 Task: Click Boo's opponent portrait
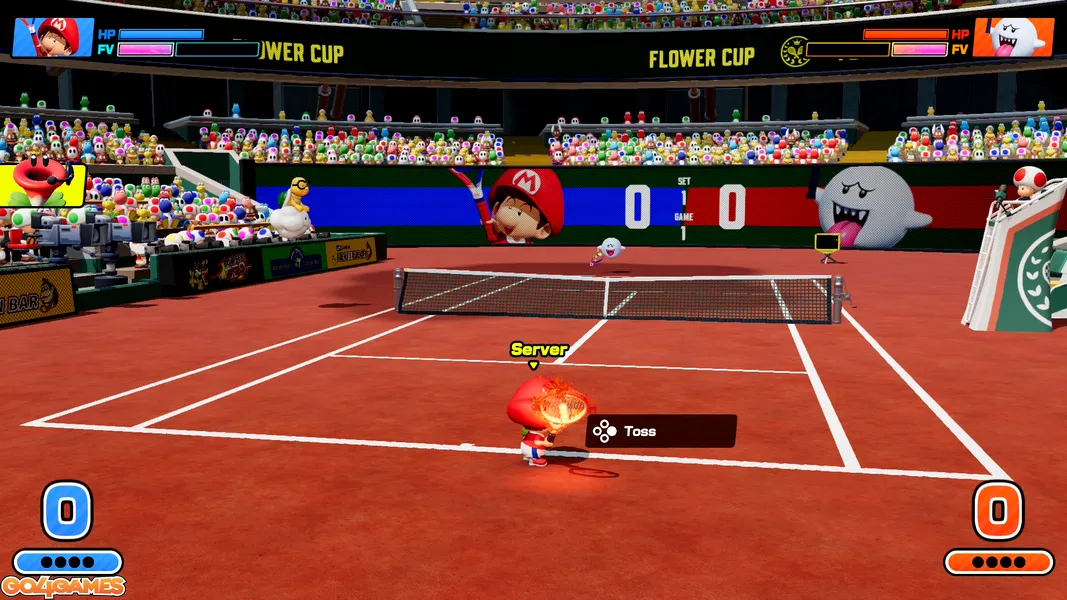pyautogui.click(x=1012, y=37)
